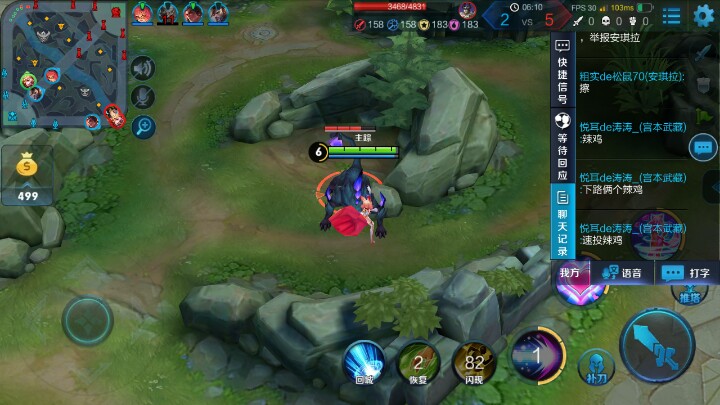Toggle the speaker sound button
The width and height of the screenshot is (720, 405).
(x=144, y=68)
